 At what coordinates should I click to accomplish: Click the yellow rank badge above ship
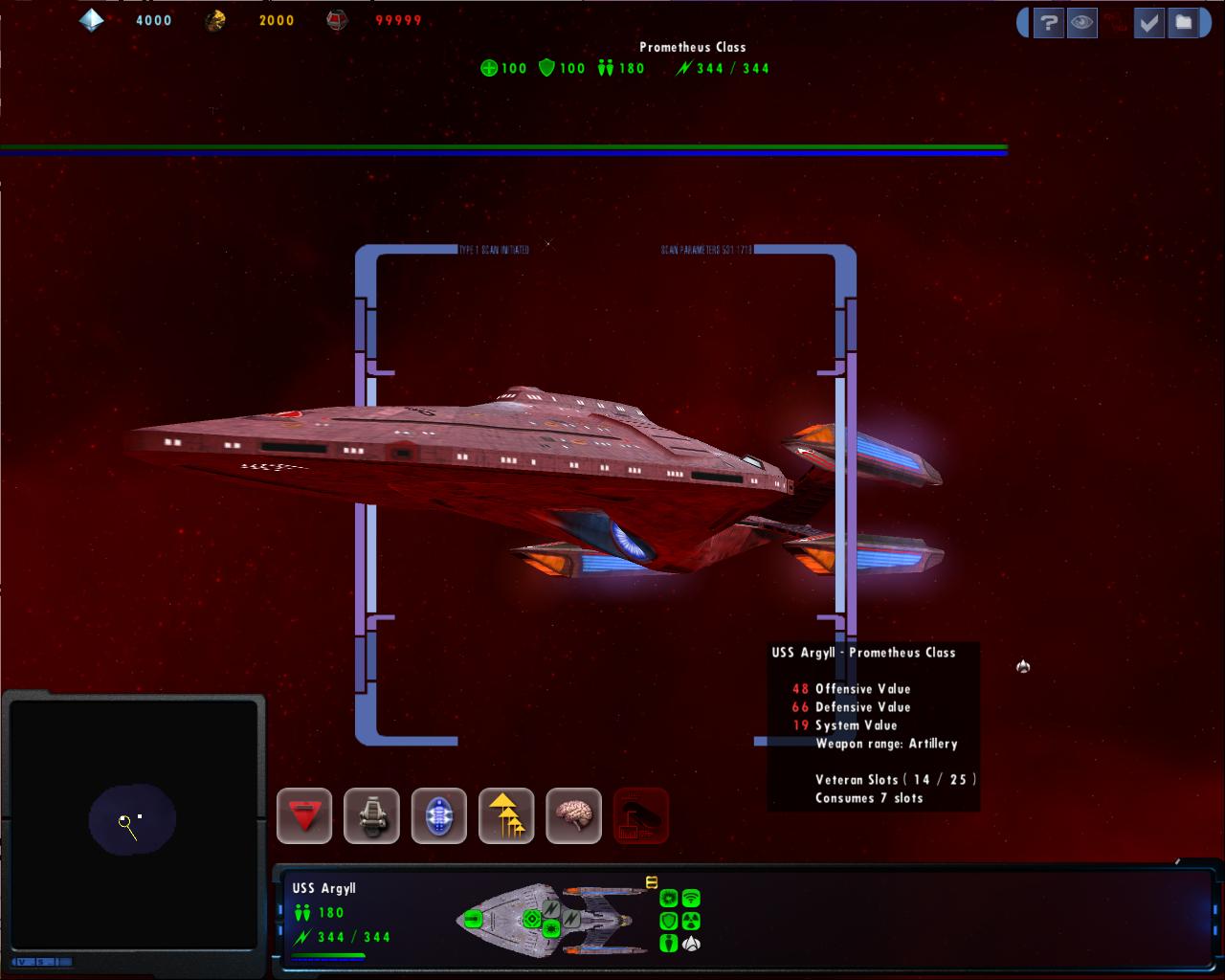652,881
